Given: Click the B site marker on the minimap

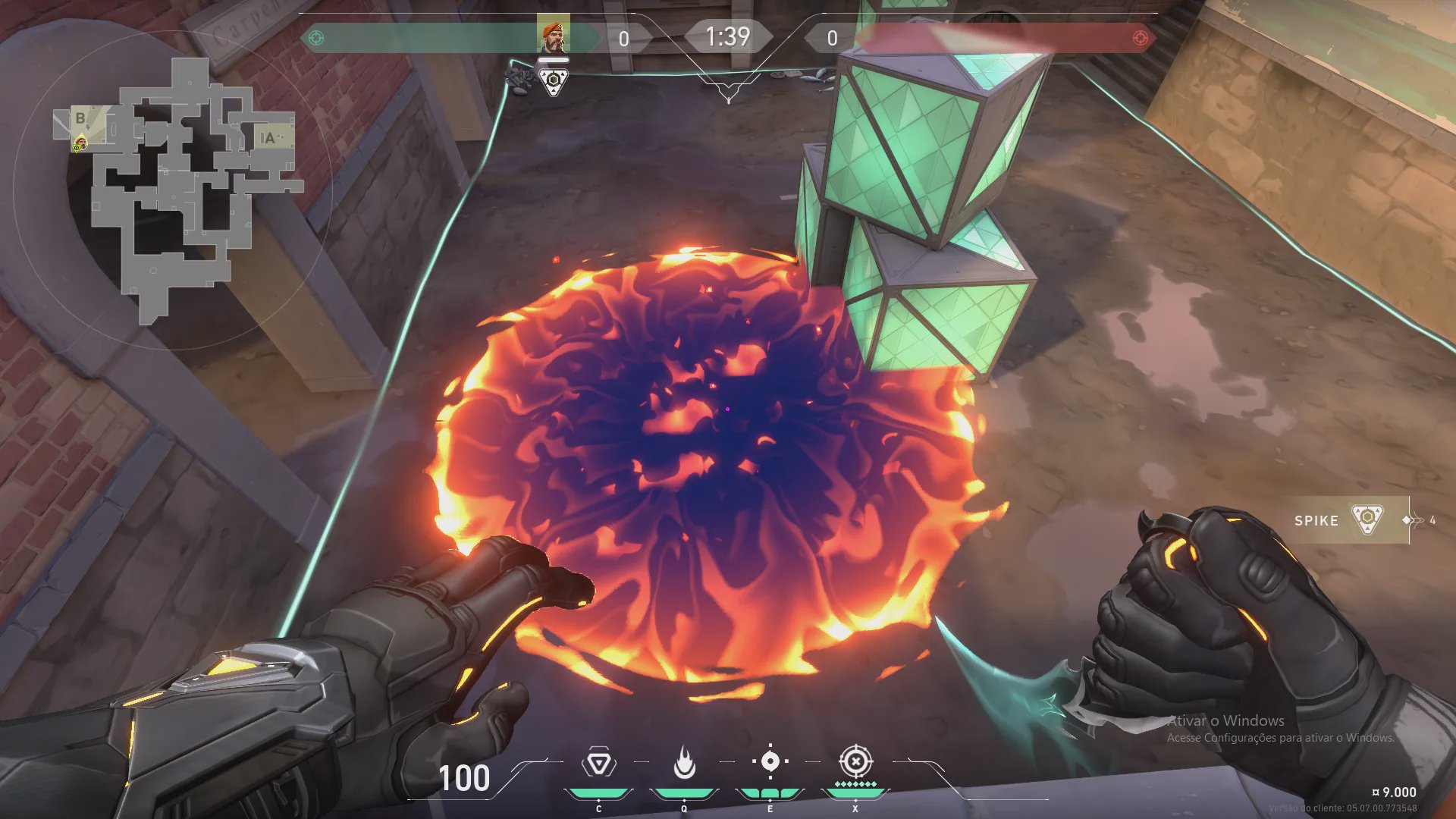Looking at the screenshot, I should [x=80, y=119].
